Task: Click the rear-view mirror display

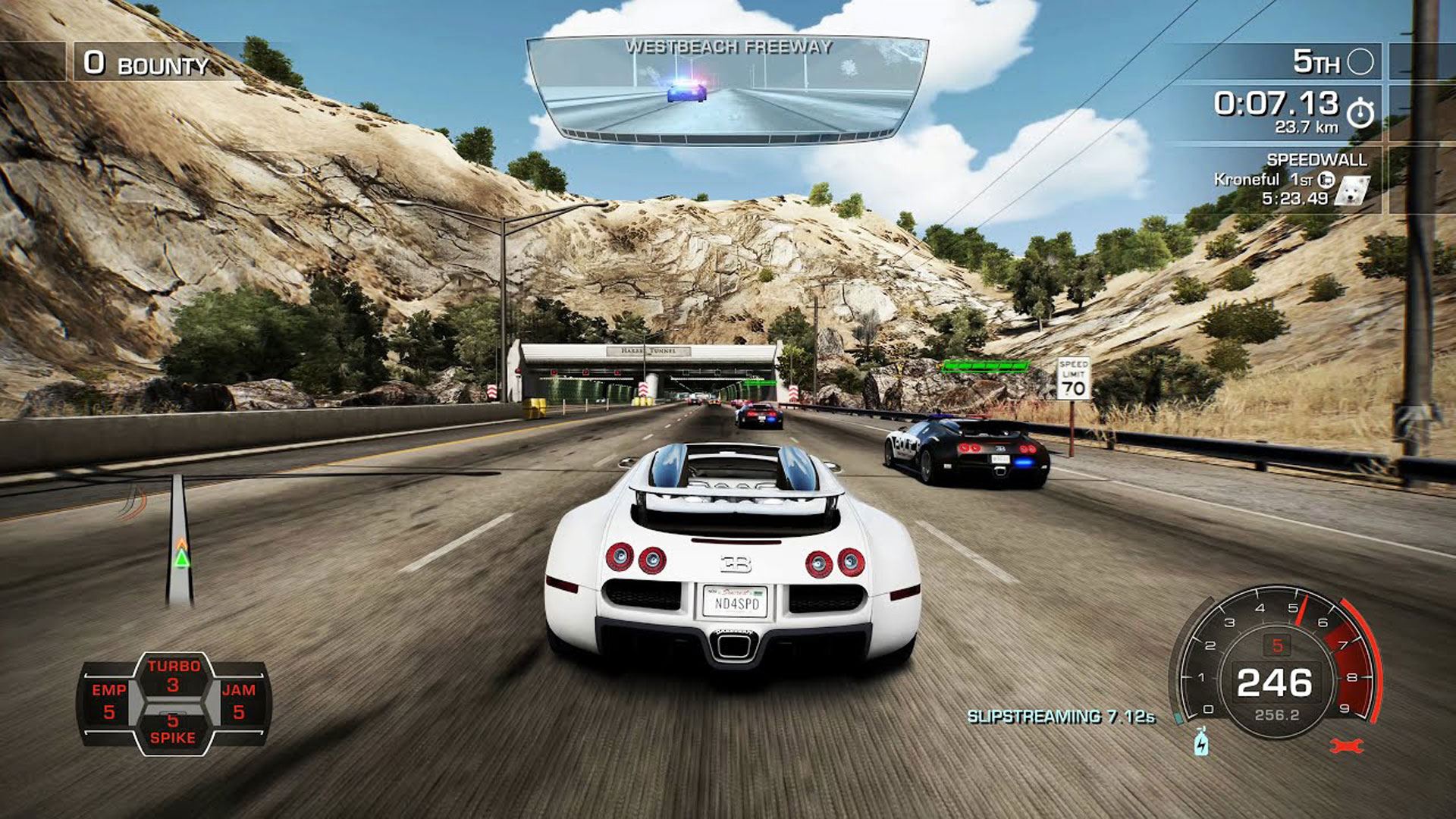Action: coord(727,91)
